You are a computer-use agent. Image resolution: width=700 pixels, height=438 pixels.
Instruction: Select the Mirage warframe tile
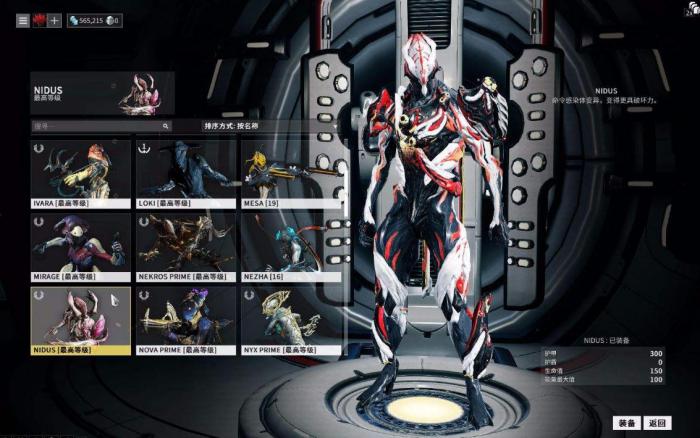coord(81,247)
